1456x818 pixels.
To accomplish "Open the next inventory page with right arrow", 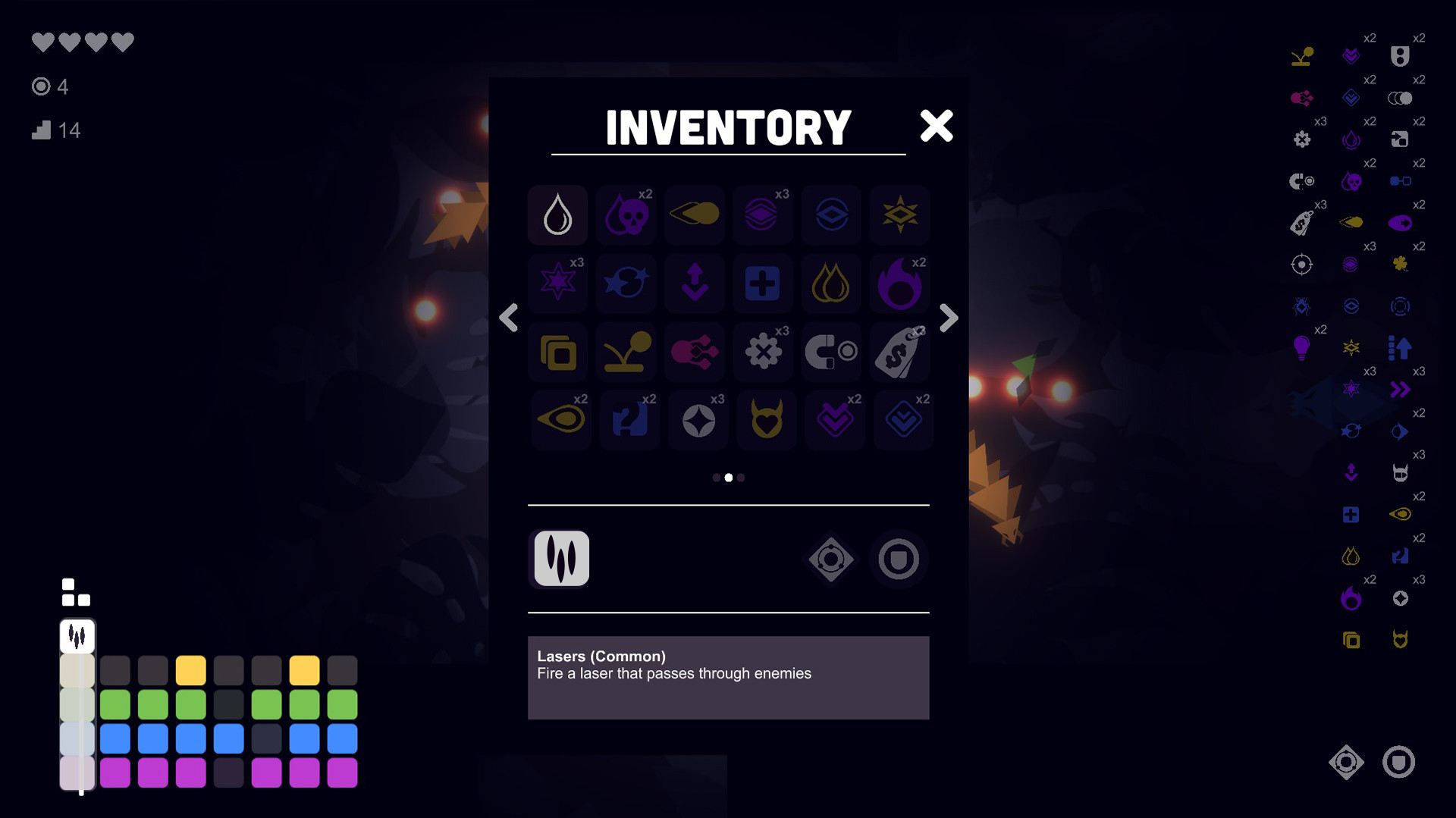I will [x=948, y=318].
